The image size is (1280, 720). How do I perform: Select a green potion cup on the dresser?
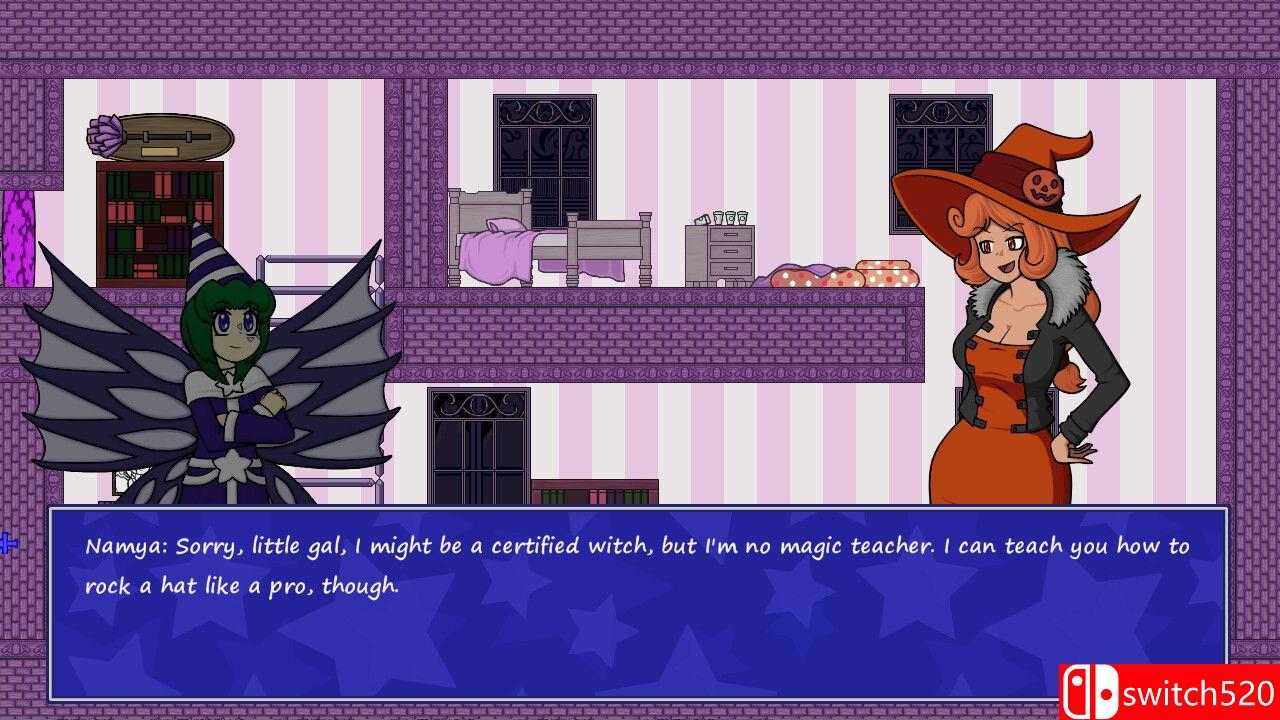(x=730, y=218)
